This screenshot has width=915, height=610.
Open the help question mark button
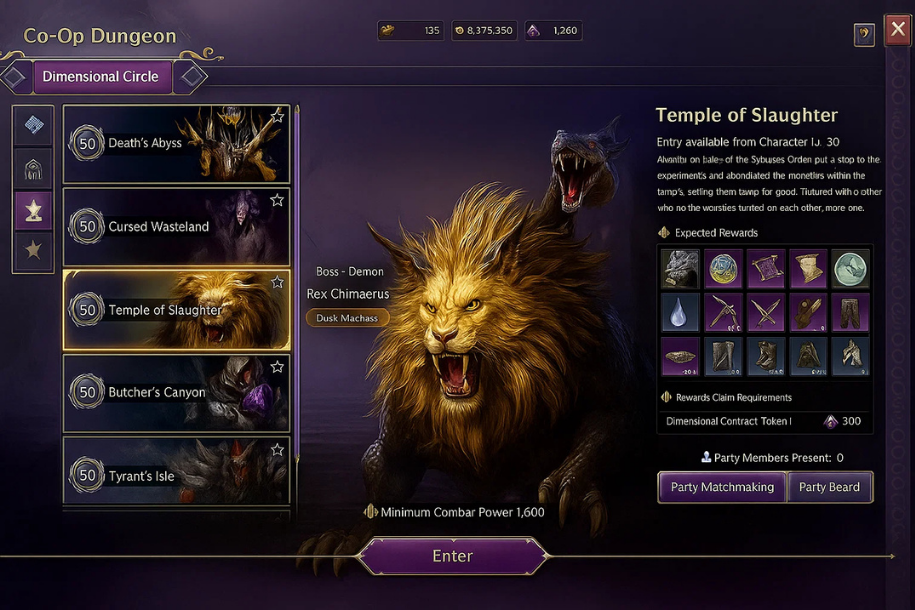(x=864, y=35)
